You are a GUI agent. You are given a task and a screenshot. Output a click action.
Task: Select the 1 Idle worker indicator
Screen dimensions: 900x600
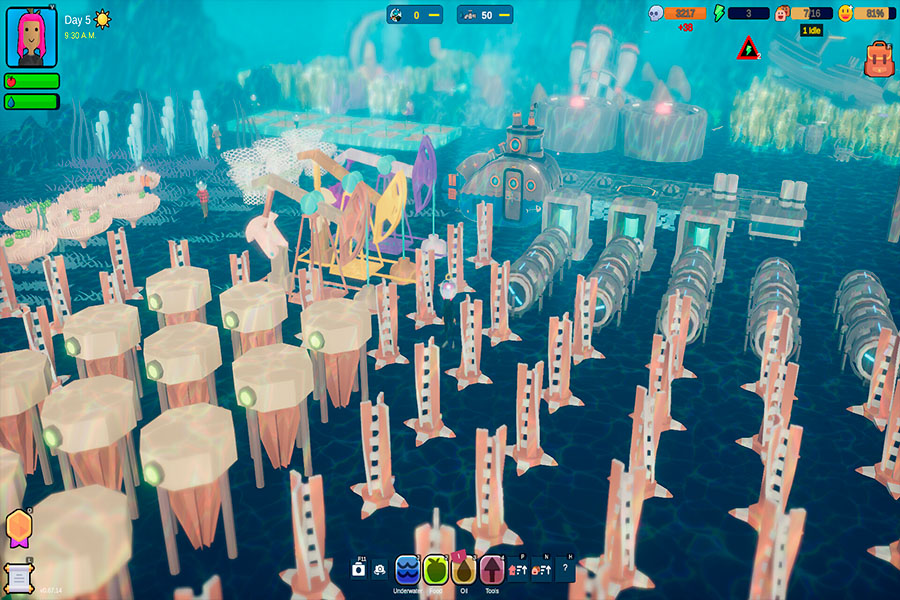click(811, 31)
